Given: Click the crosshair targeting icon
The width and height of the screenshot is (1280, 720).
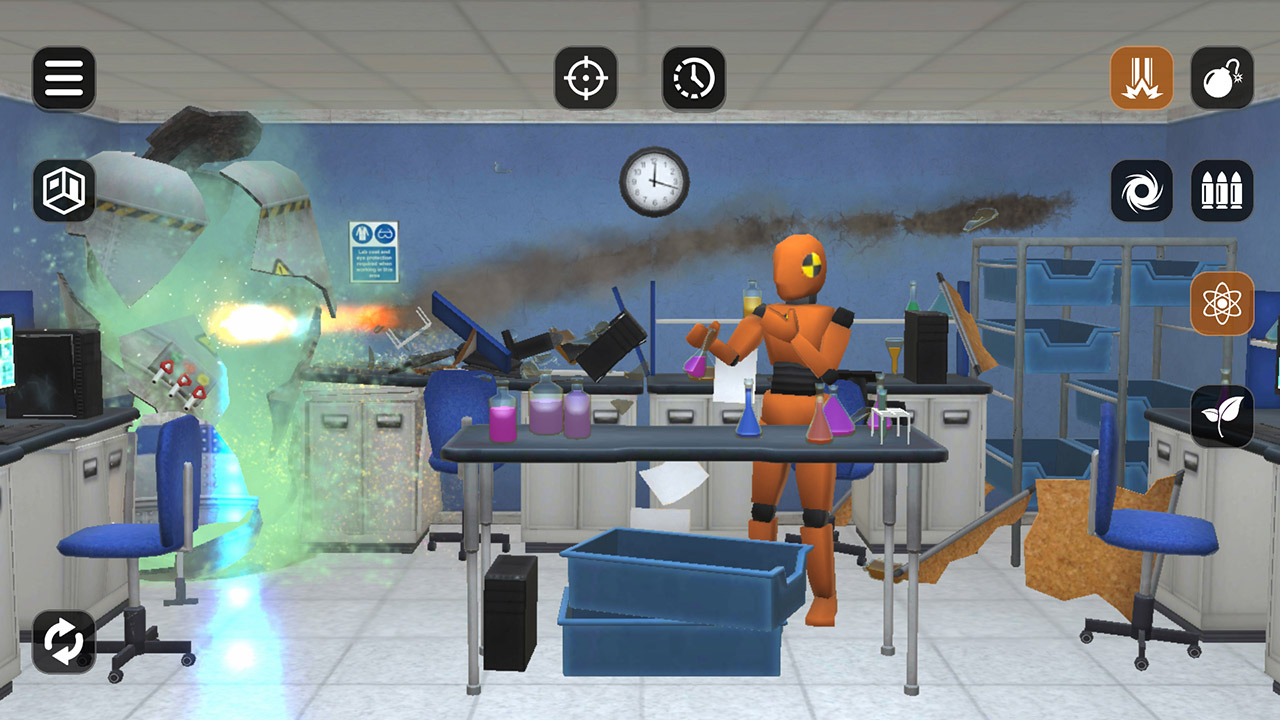Looking at the screenshot, I should pyautogui.click(x=588, y=76).
